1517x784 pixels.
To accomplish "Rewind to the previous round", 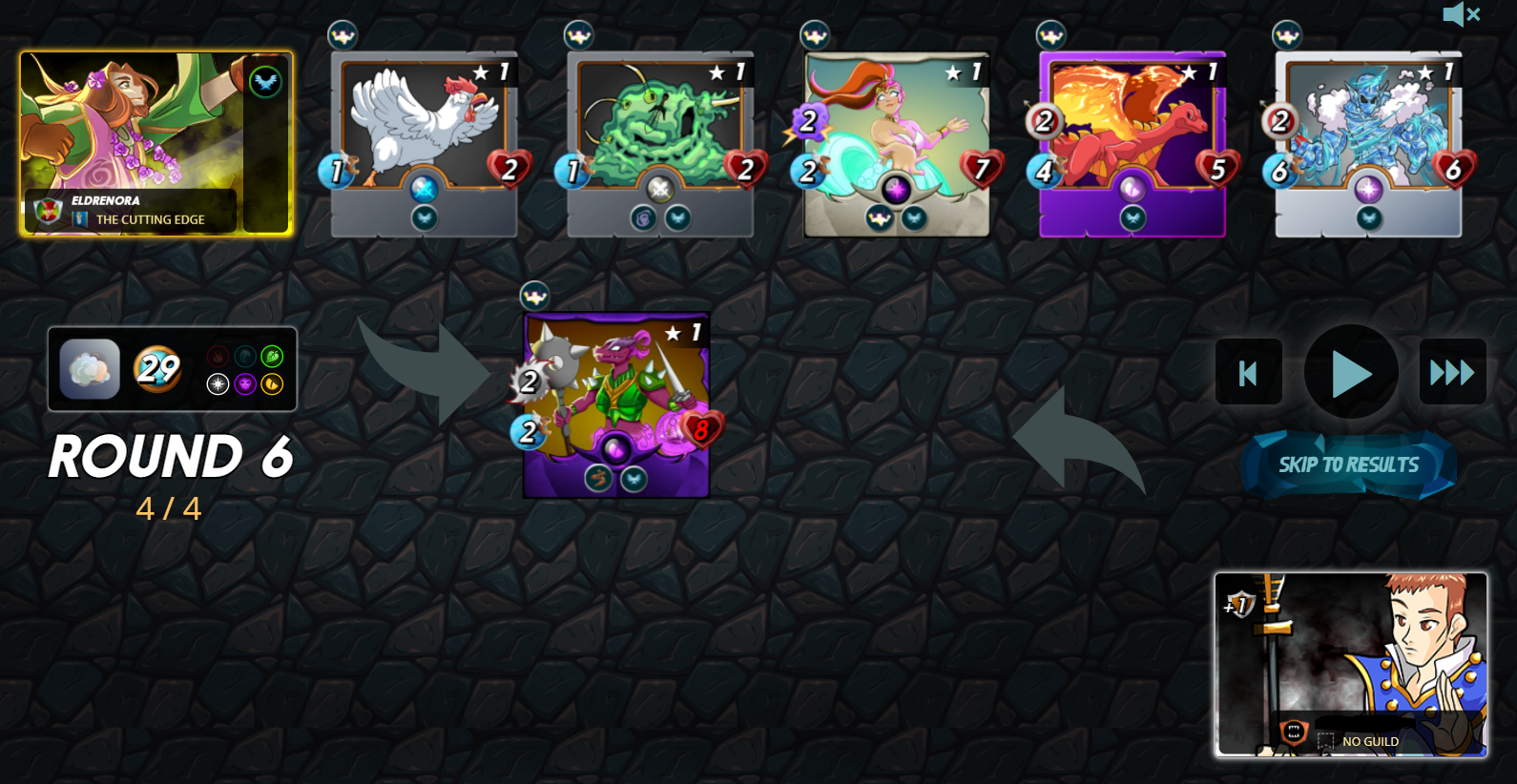I will coord(1248,373).
